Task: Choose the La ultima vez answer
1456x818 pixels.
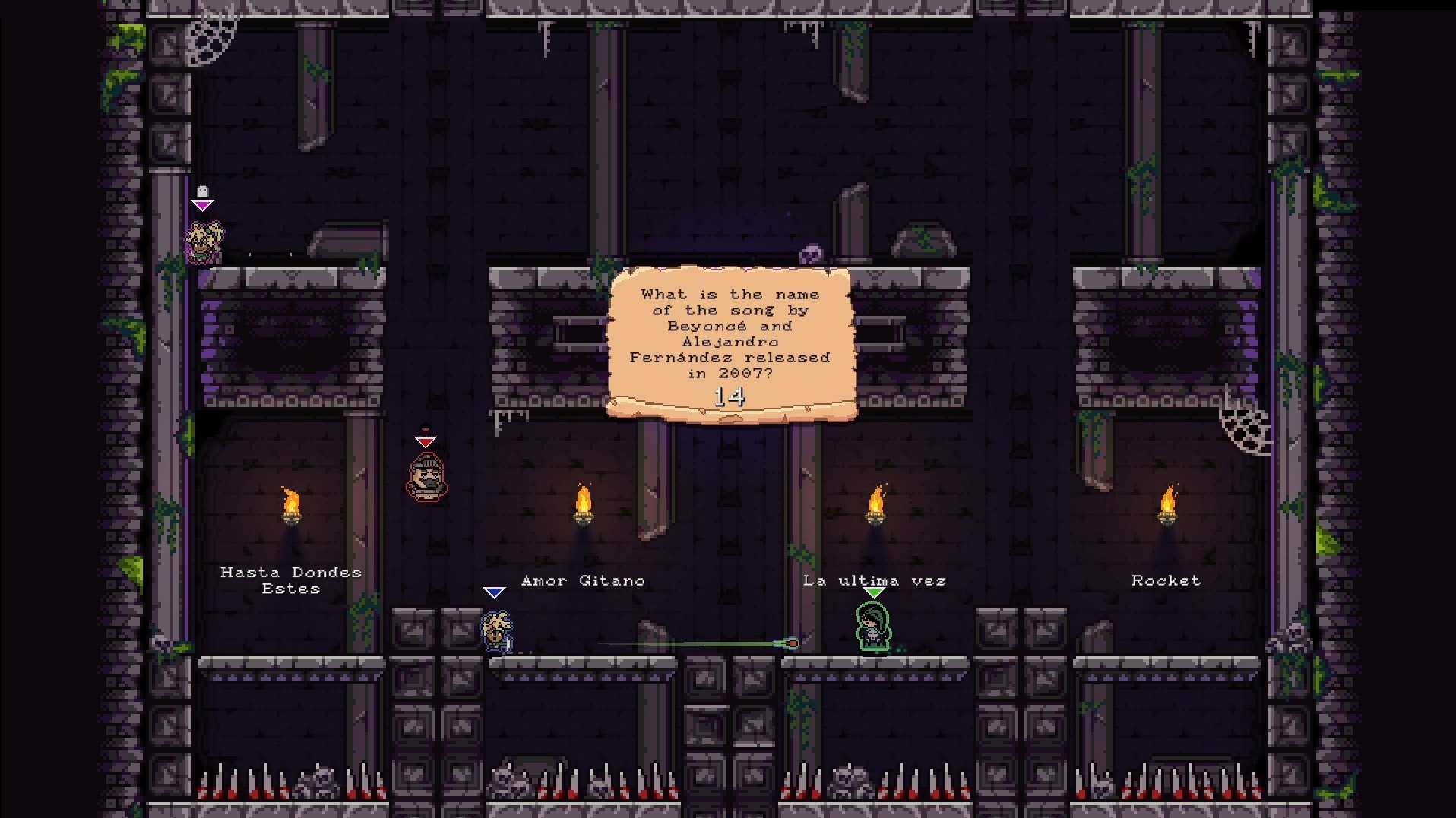Action: (x=874, y=580)
